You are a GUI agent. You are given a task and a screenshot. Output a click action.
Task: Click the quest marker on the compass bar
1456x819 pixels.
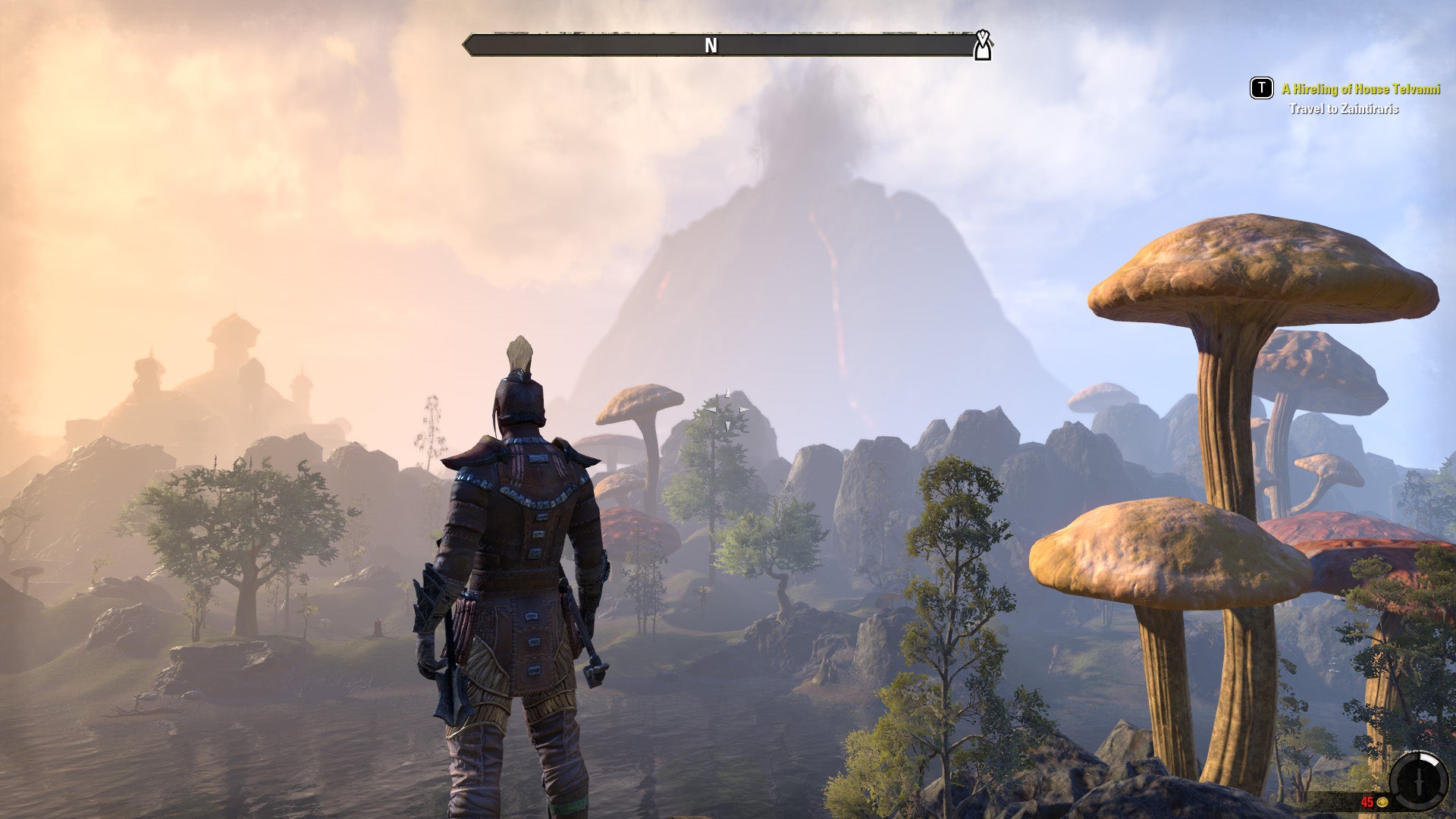(983, 45)
